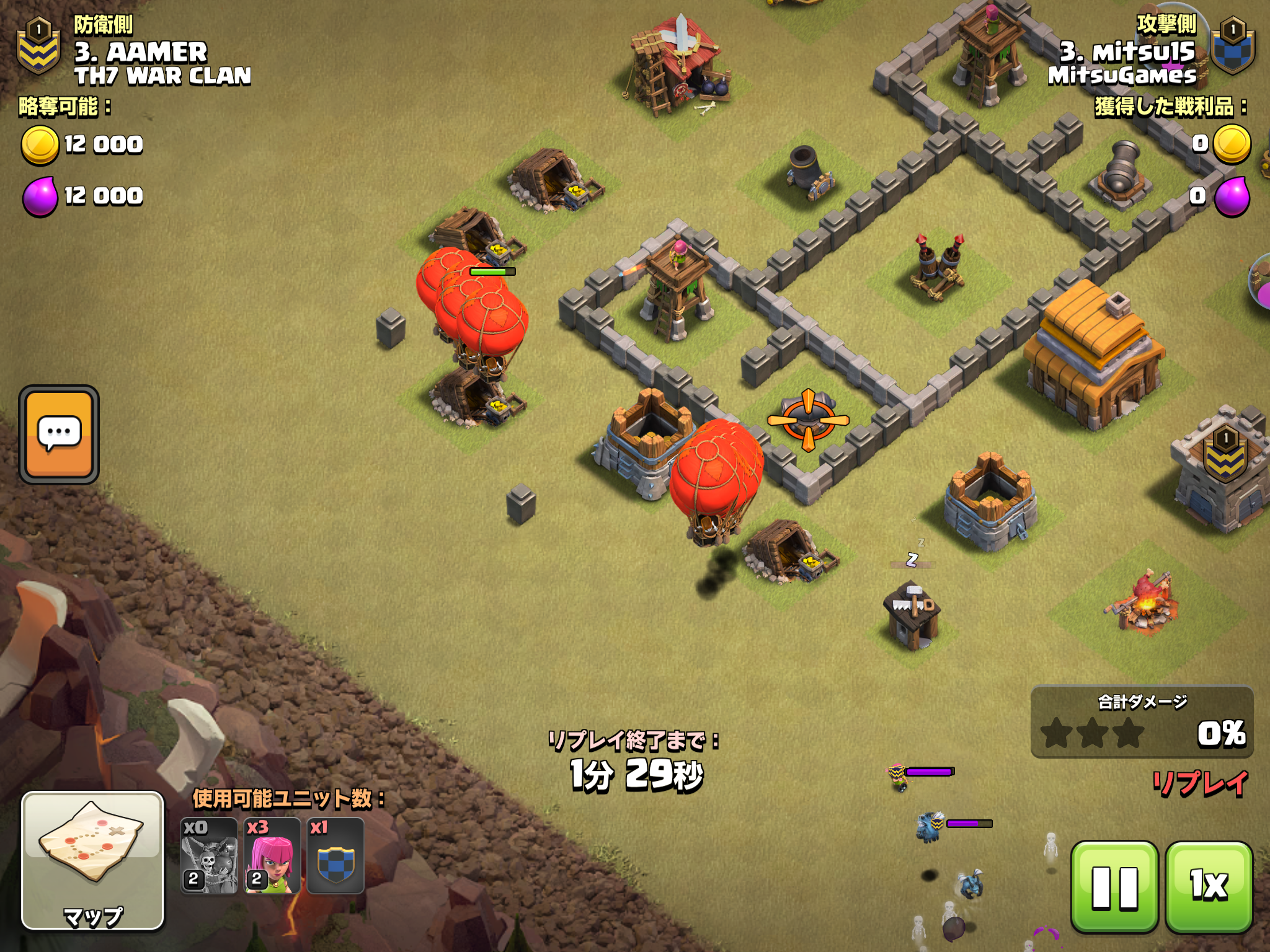Open the war map (マップ)
The image size is (1270, 952).
point(93,860)
